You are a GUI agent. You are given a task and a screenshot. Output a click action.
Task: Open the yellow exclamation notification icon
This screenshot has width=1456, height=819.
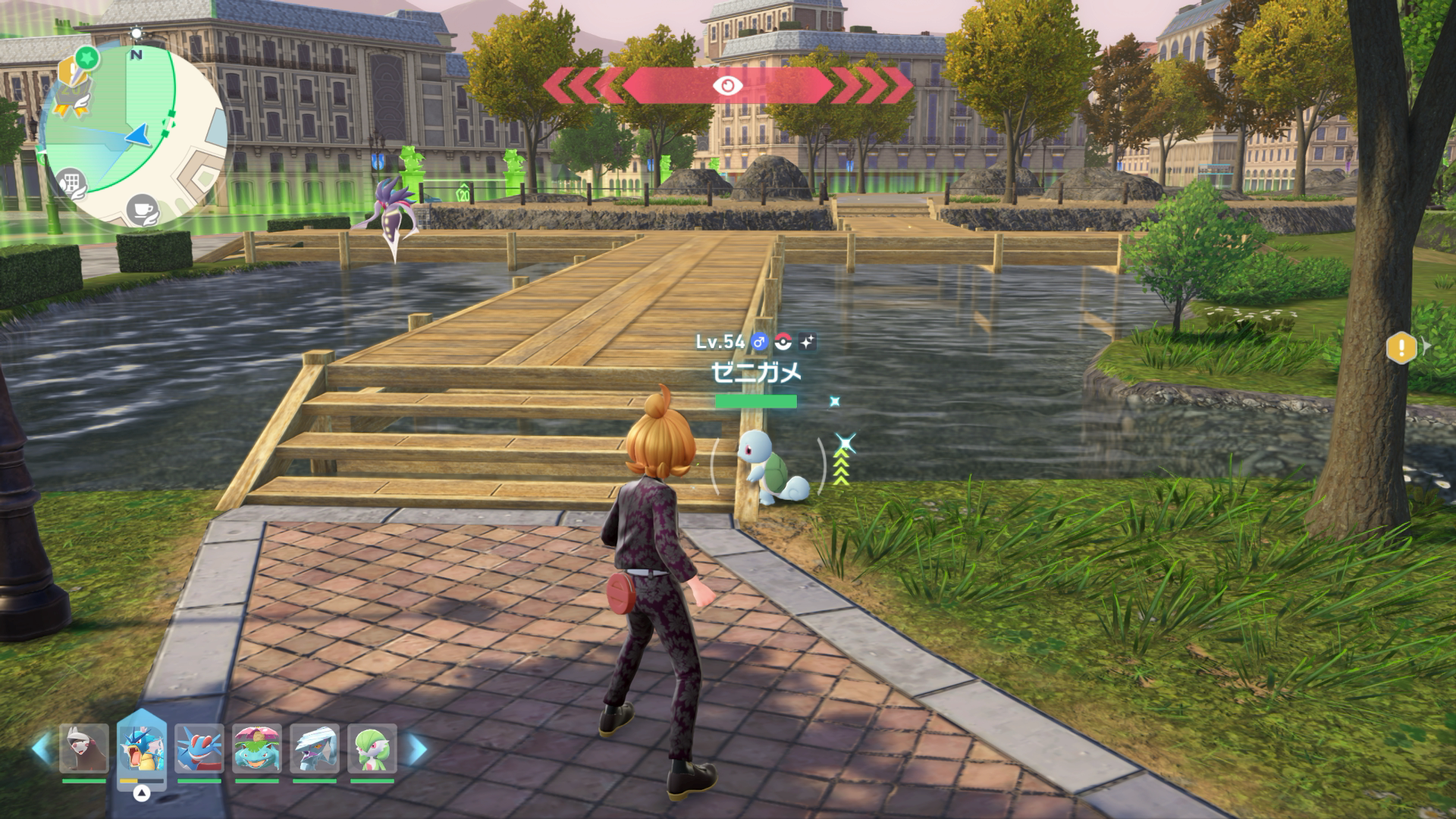[1401, 348]
